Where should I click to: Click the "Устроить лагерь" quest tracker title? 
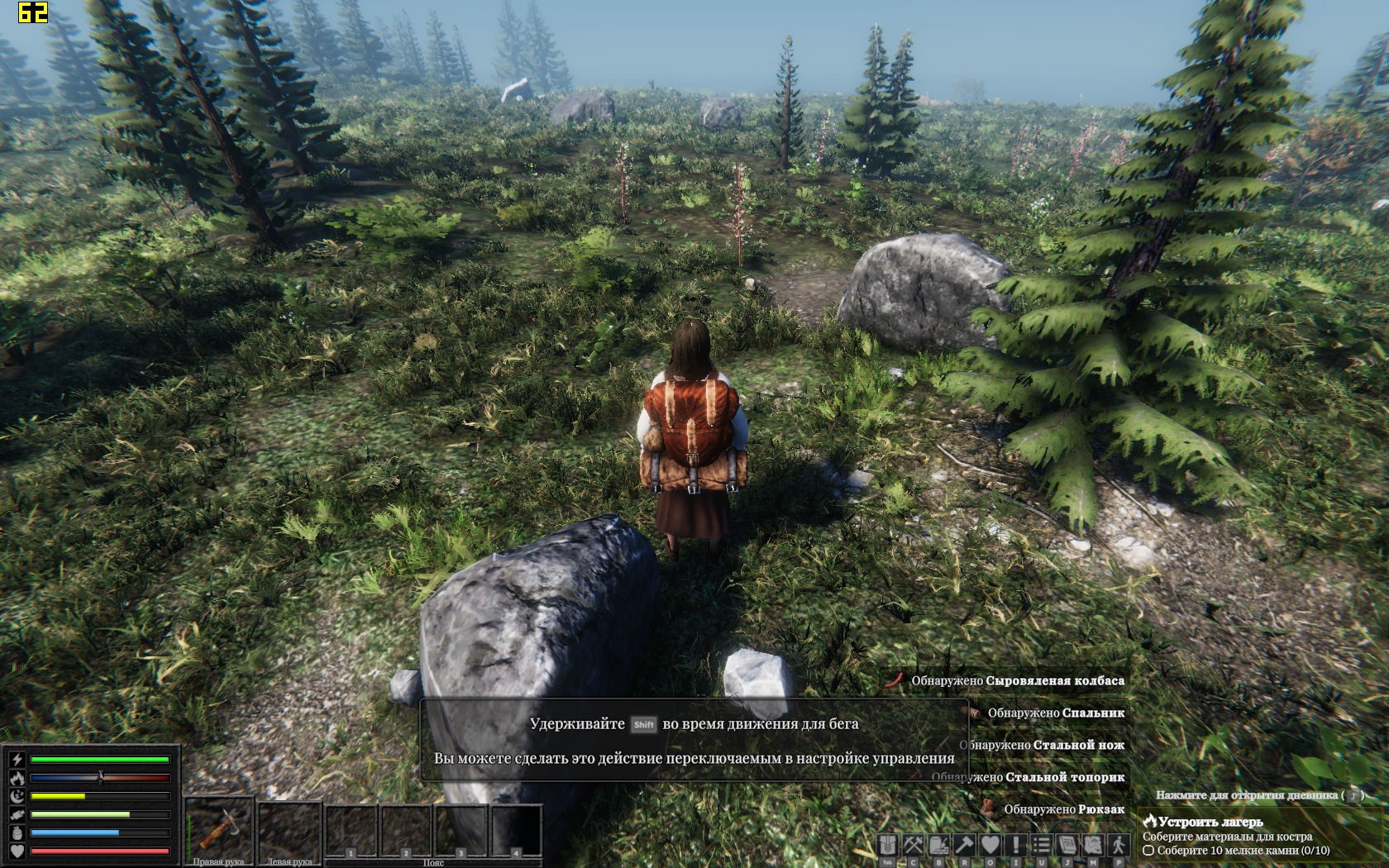pos(1210,822)
